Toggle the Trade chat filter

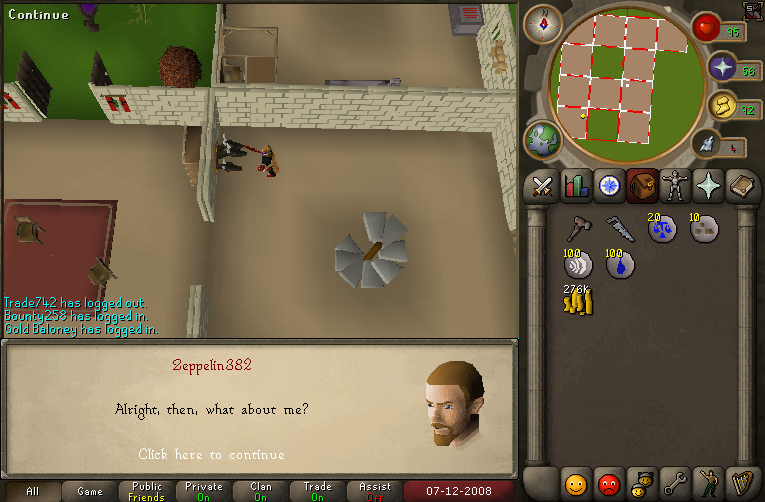(318, 491)
